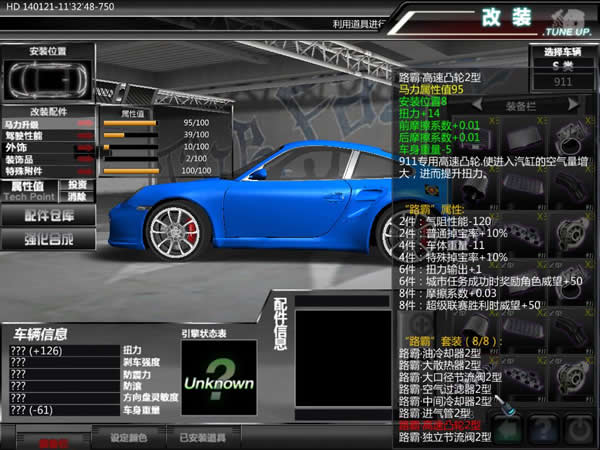Open the 强化合成 enhancement synthesis

point(49,240)
